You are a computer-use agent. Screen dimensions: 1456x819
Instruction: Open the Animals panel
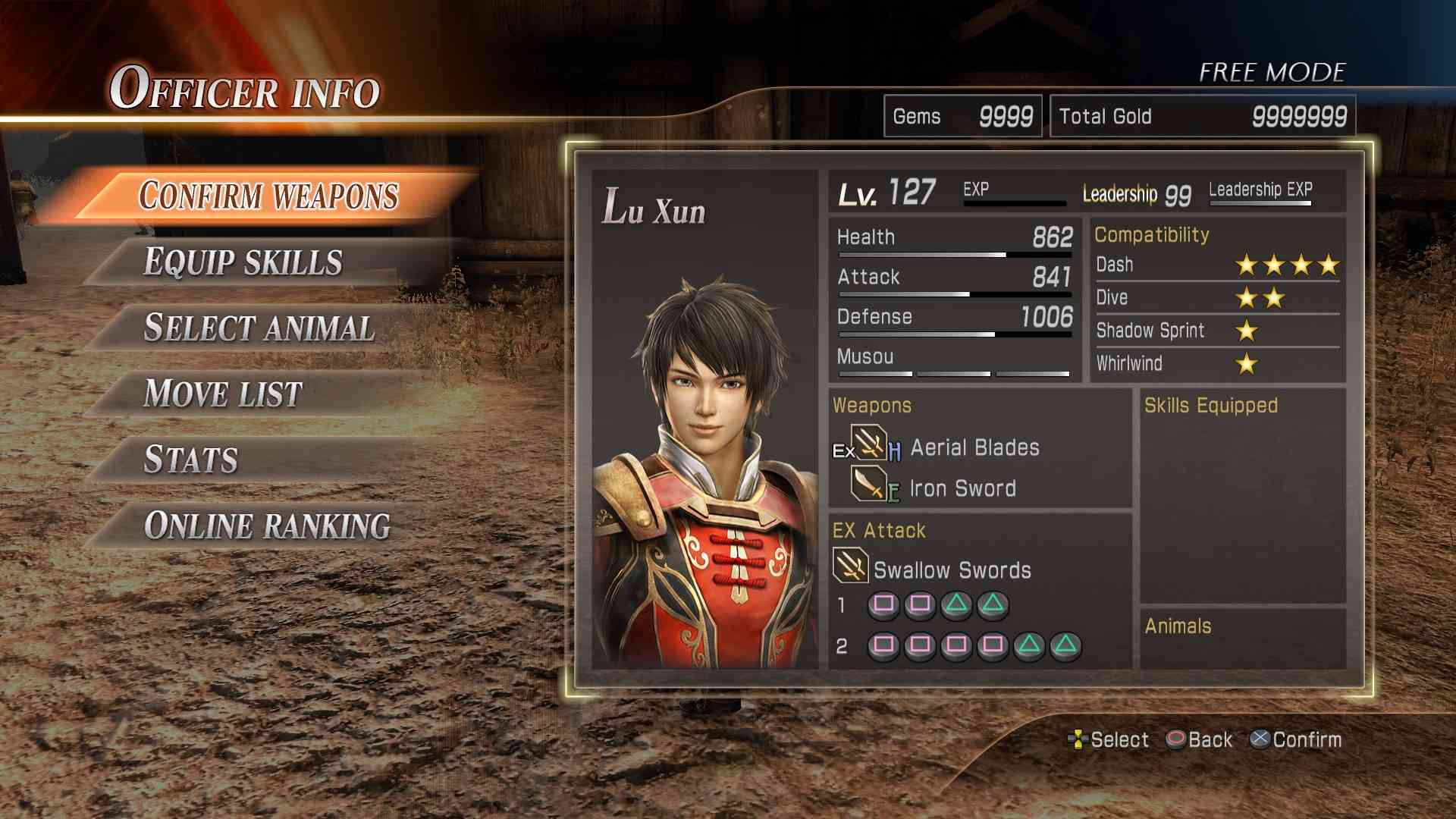coord(1243,639)
